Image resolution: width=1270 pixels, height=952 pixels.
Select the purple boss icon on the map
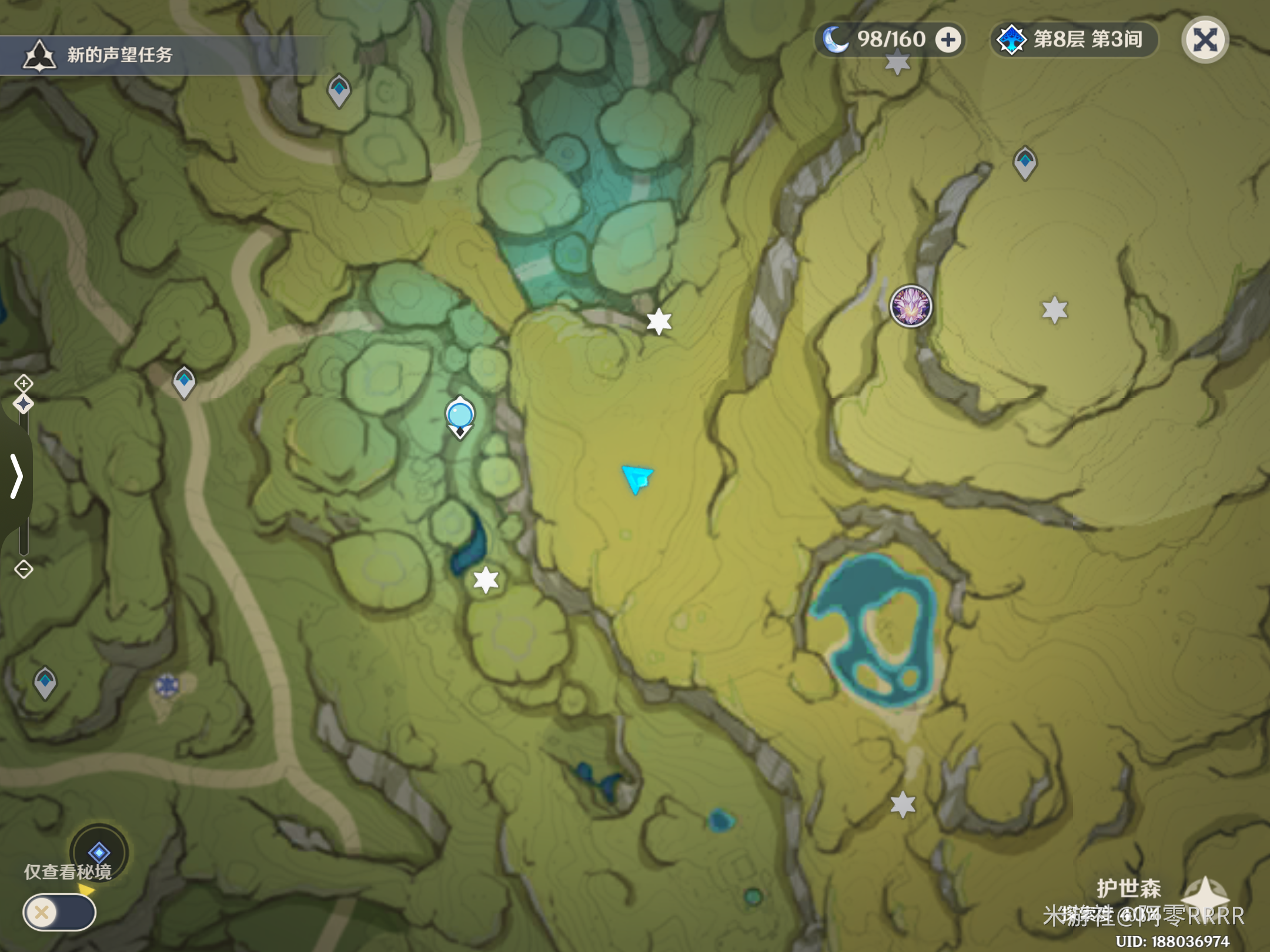[910, 306]
